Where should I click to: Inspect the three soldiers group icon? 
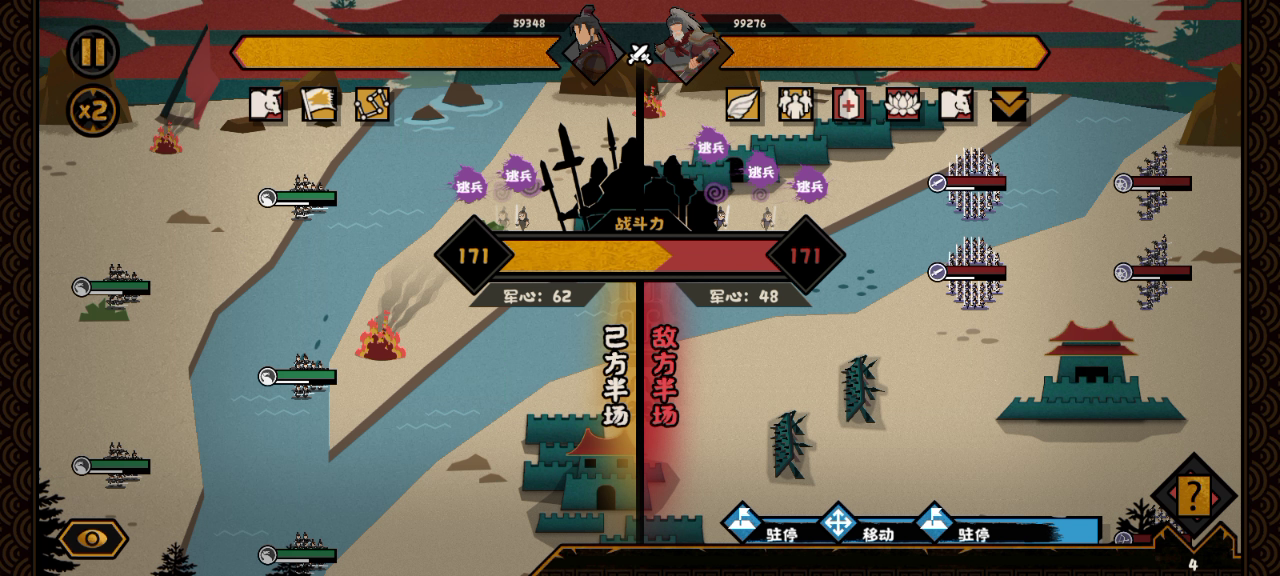796,104
